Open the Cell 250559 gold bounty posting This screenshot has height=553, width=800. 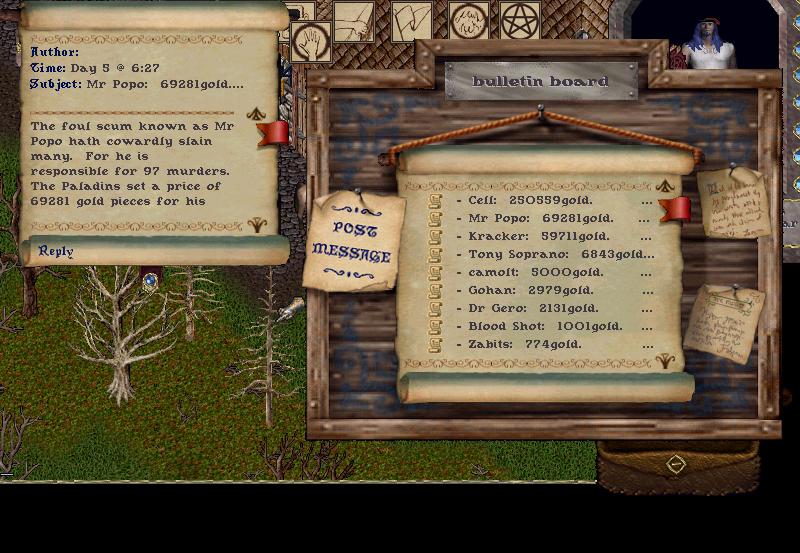(x=530, y=199)
